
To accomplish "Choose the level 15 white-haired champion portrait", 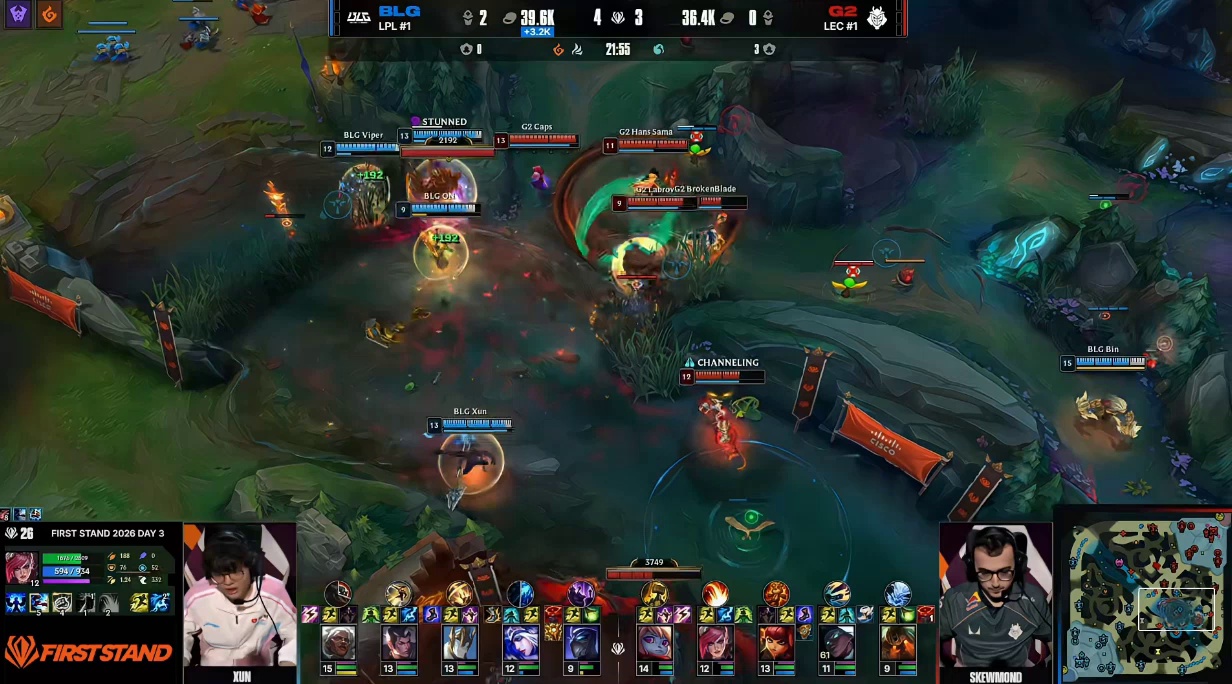I will [338, 642].
